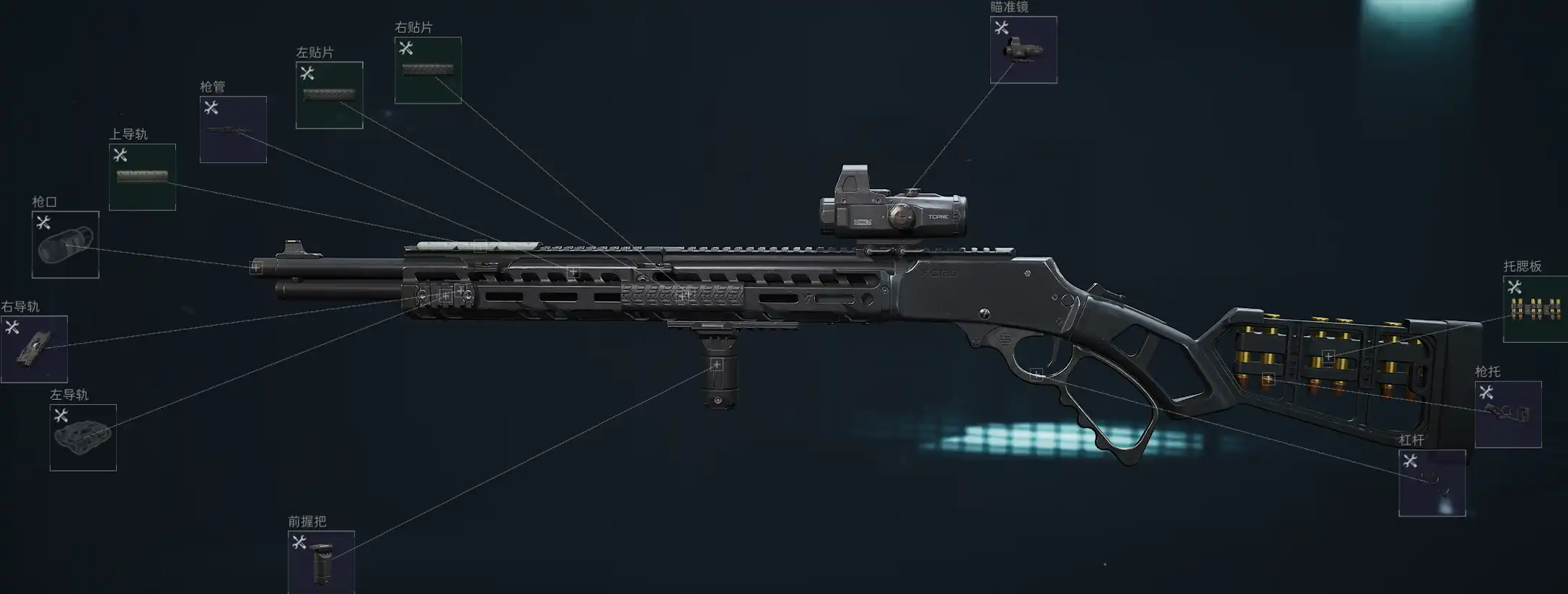Open the 瞄准镜 optic attachment slot
Image resolution: width=1568 pixels, height=594 pixels.
click(1023, 50)
